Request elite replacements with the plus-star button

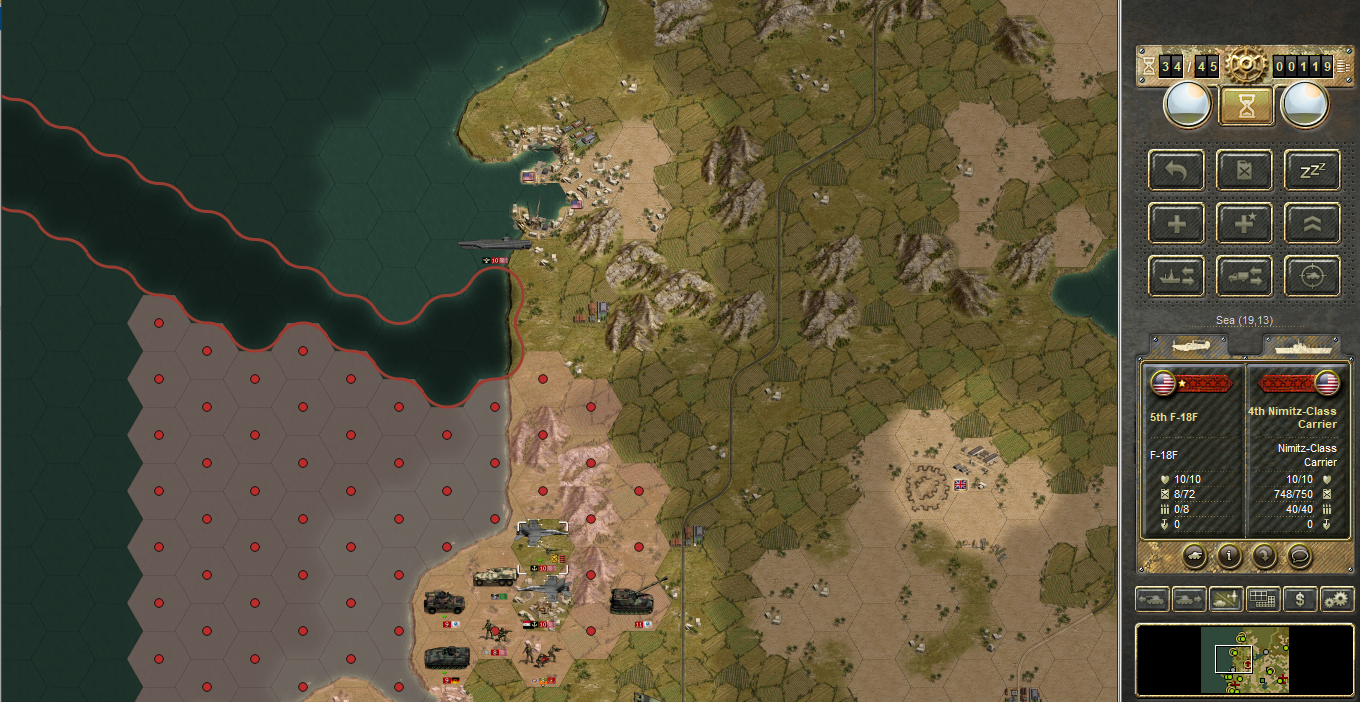pos(1244,224)
